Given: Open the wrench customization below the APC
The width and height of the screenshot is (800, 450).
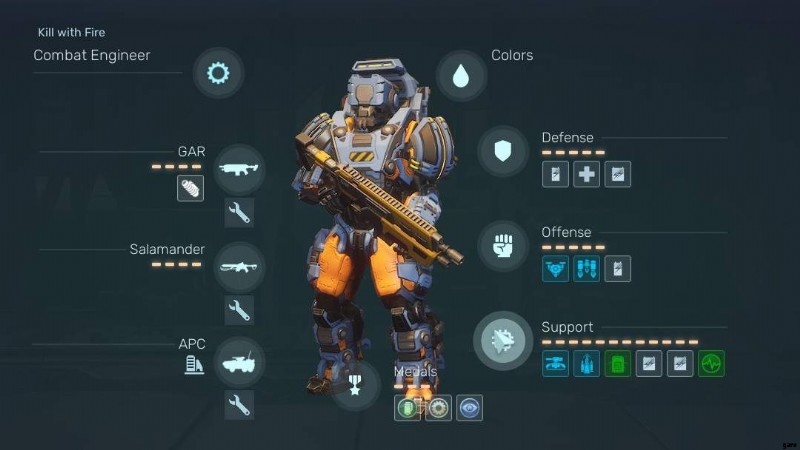Looking at the screenshot, I should coord(239,405).
